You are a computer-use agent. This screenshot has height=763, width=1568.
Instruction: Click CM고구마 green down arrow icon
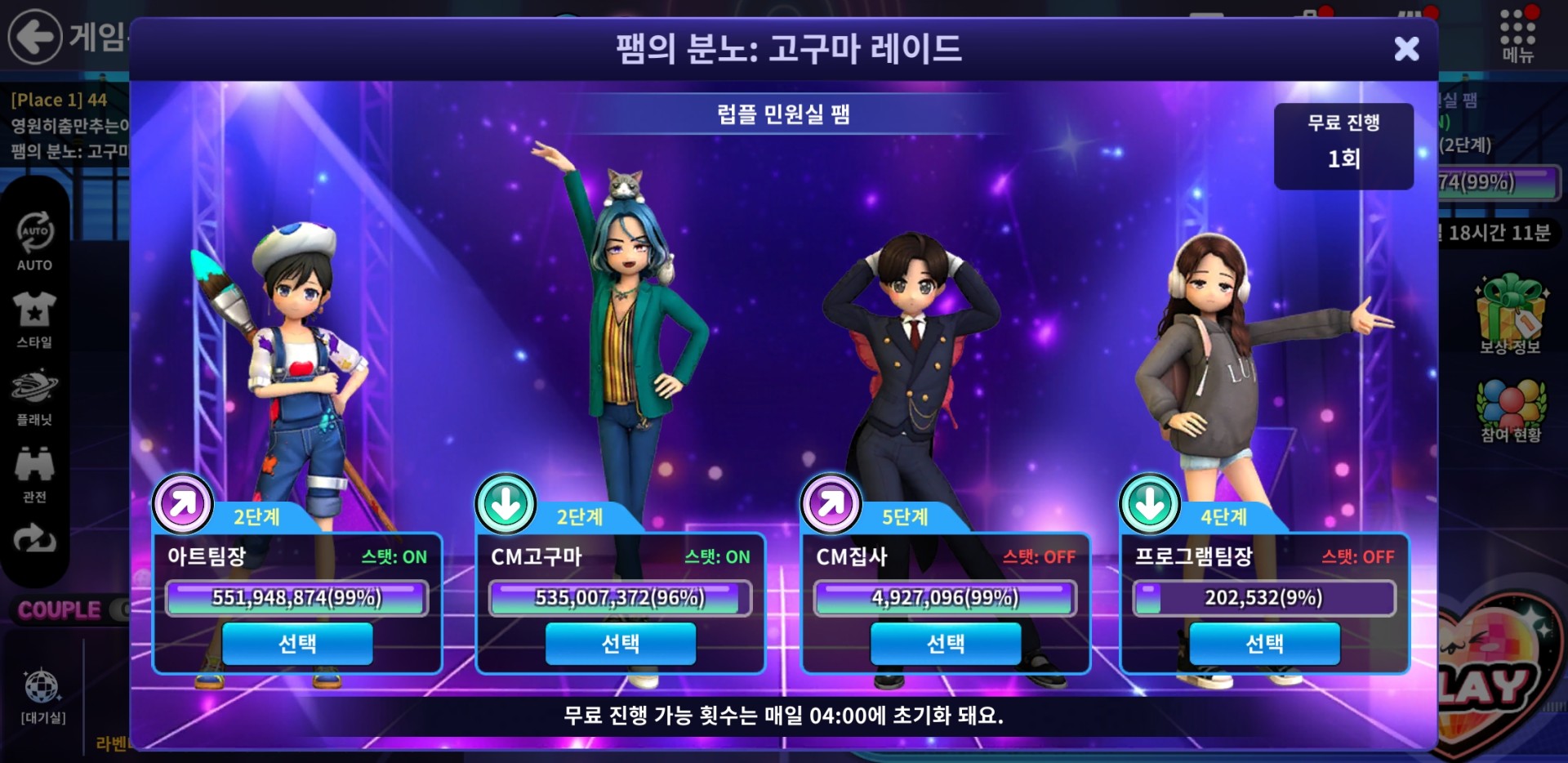pos(506,503)
